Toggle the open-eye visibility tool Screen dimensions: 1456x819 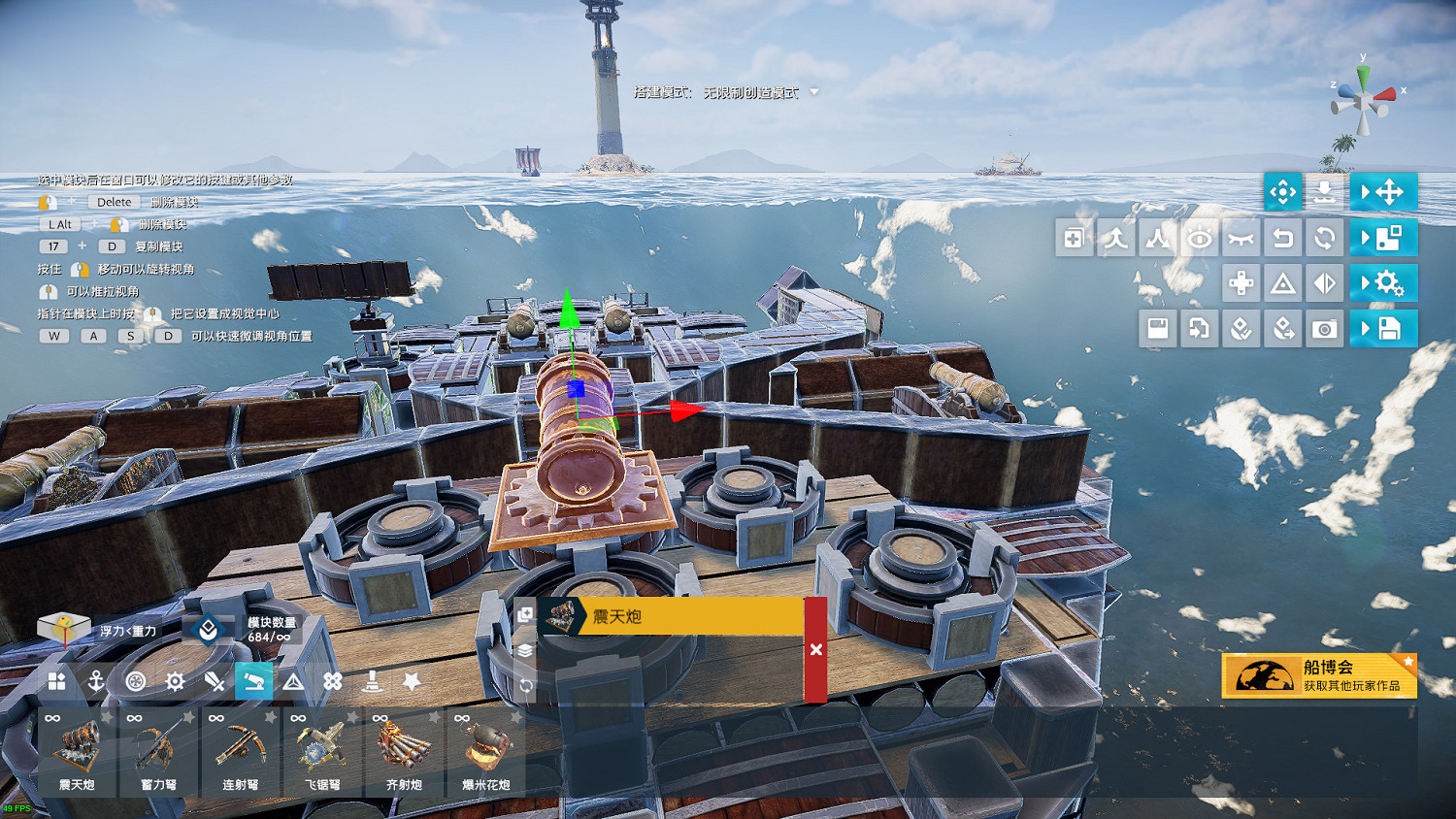pyautogui.click(x=1200, y=238)
